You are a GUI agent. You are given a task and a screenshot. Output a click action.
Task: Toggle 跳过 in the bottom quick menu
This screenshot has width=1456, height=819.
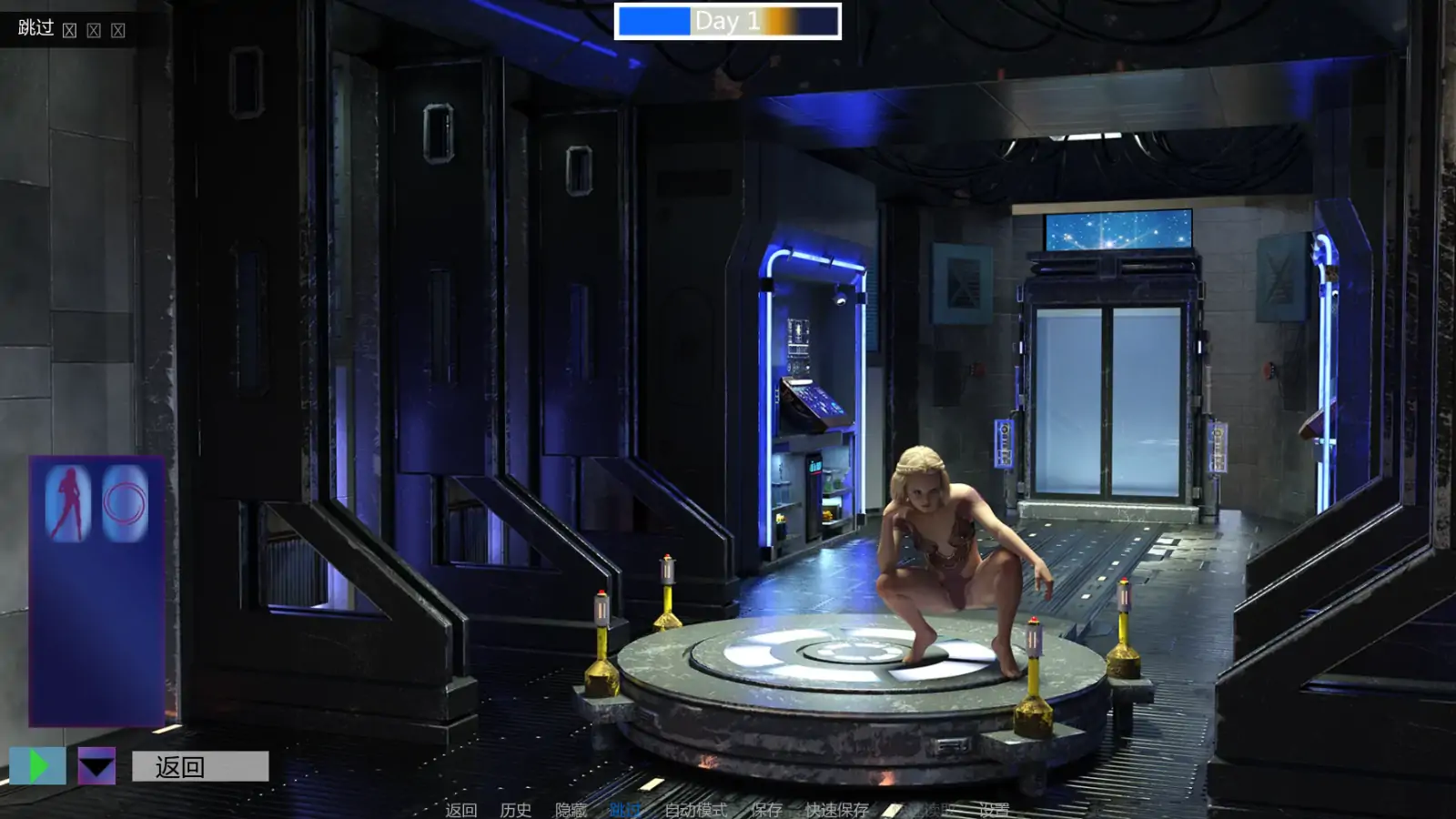click(x=625, y=809)
